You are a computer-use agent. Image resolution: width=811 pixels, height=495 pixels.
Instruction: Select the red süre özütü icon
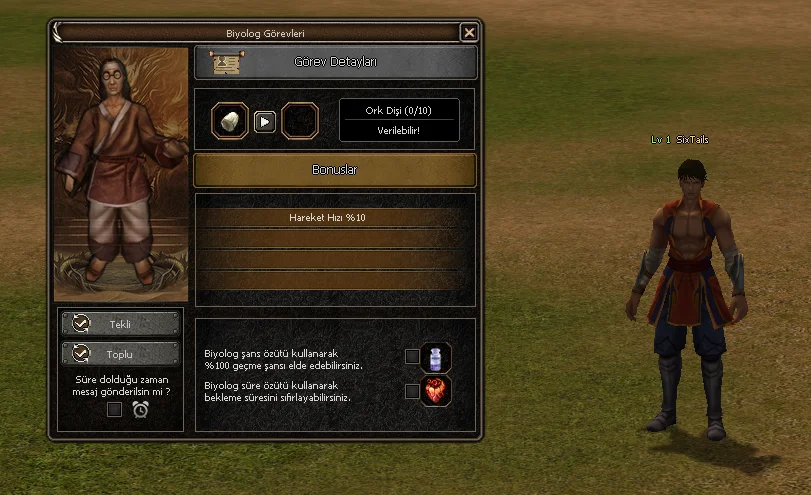pos(437,391)
